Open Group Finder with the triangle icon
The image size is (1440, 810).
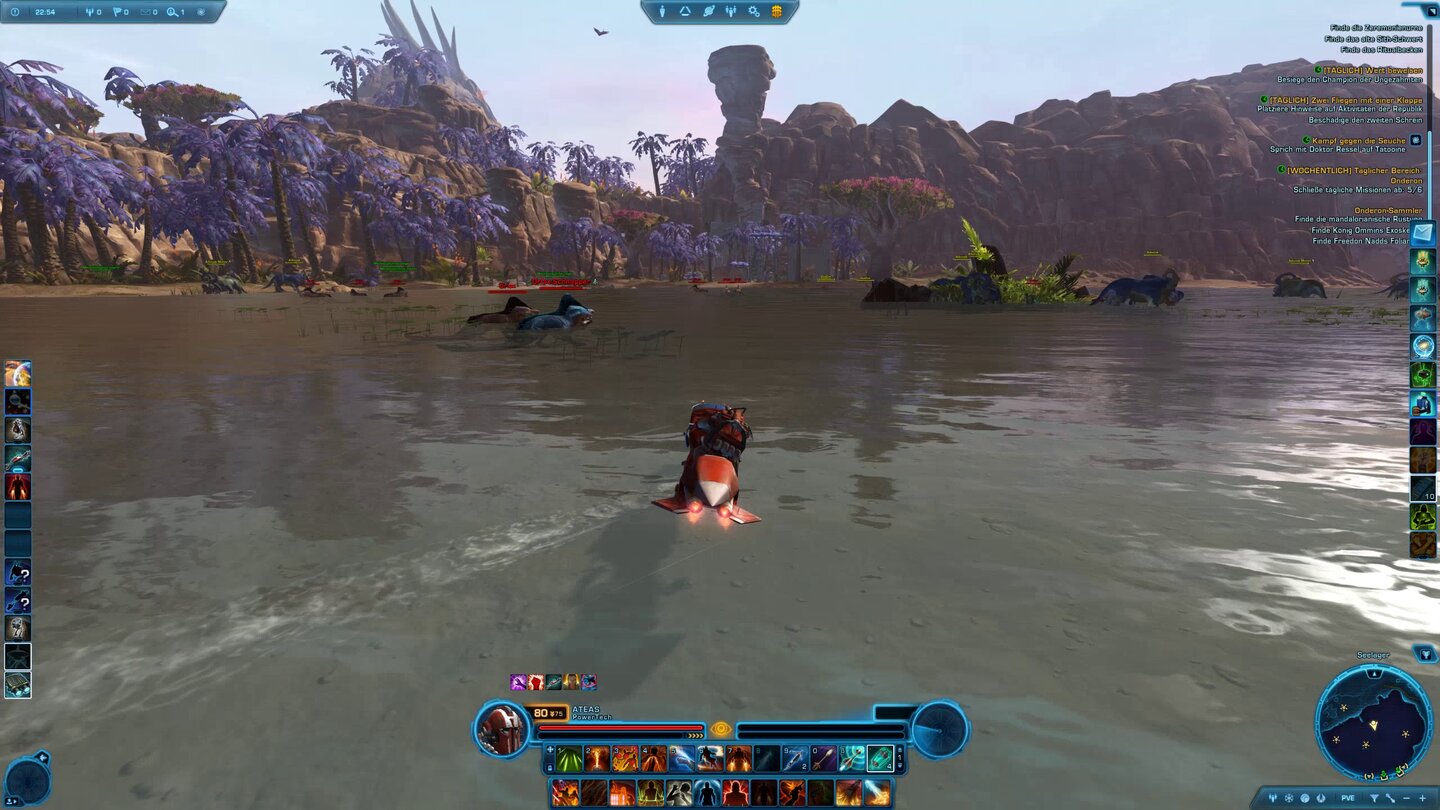click(x=684, y=11)
